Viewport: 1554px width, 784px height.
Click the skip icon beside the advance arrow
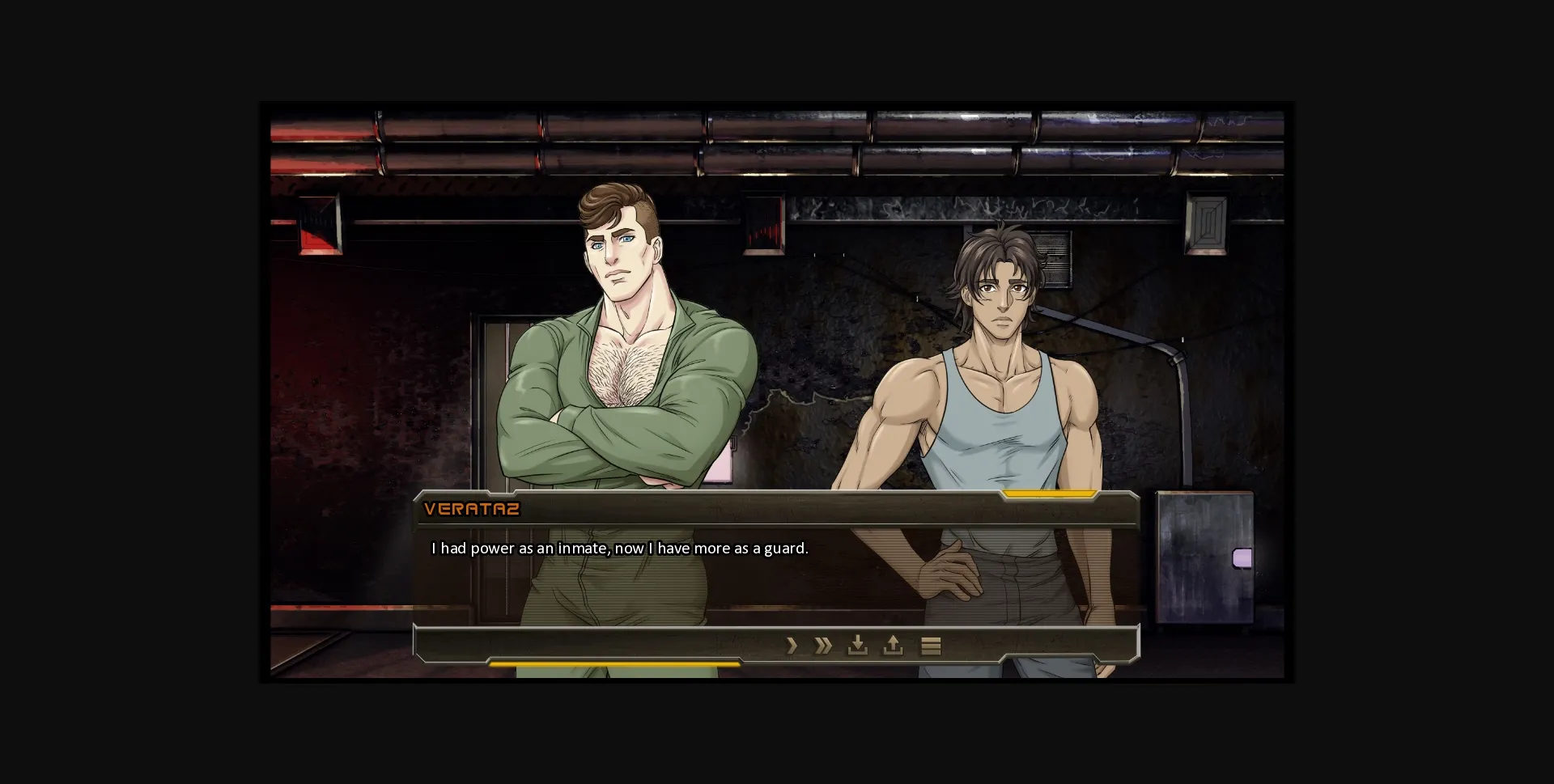pyautogui.click(x=822, y=646)
